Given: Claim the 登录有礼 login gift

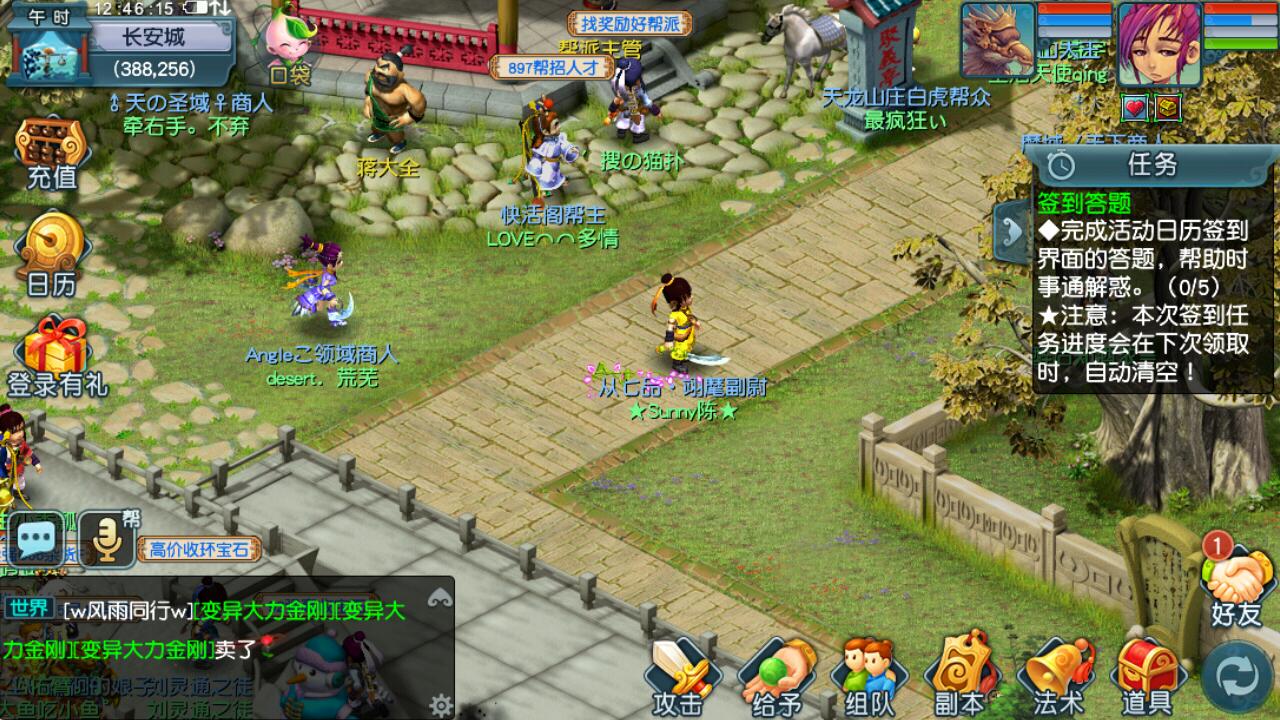Looking at the screenshot, I should pyautogui.click(x=56, y=356).
